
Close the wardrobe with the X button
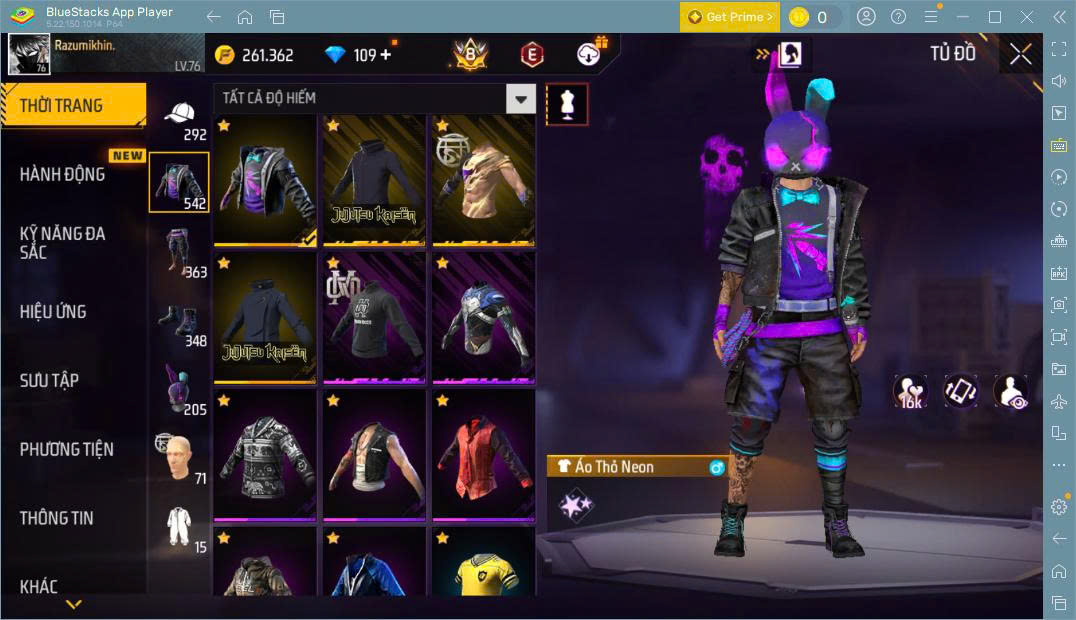[1020, 54]
